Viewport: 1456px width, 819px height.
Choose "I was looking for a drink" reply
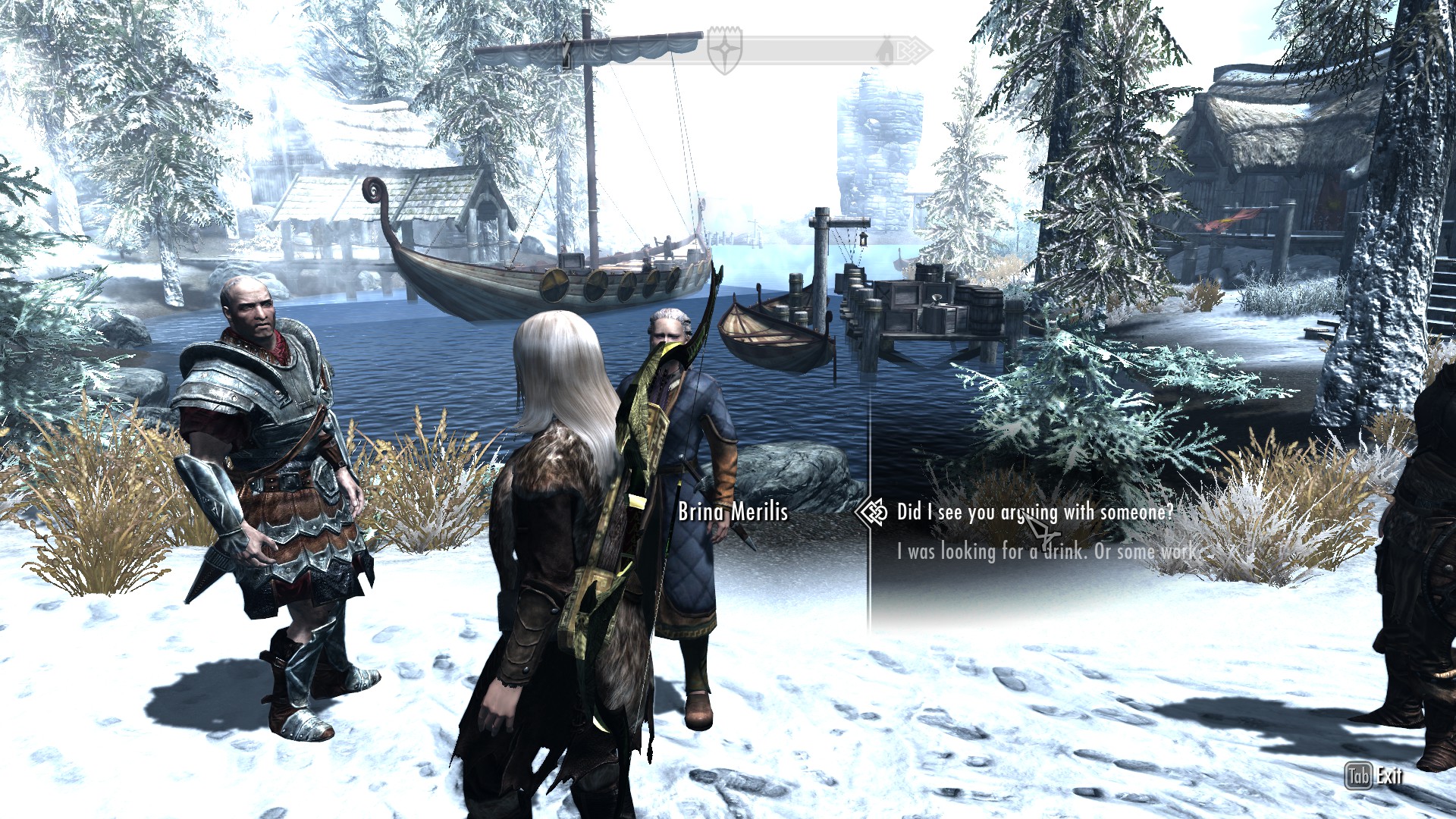point(1046,551)
